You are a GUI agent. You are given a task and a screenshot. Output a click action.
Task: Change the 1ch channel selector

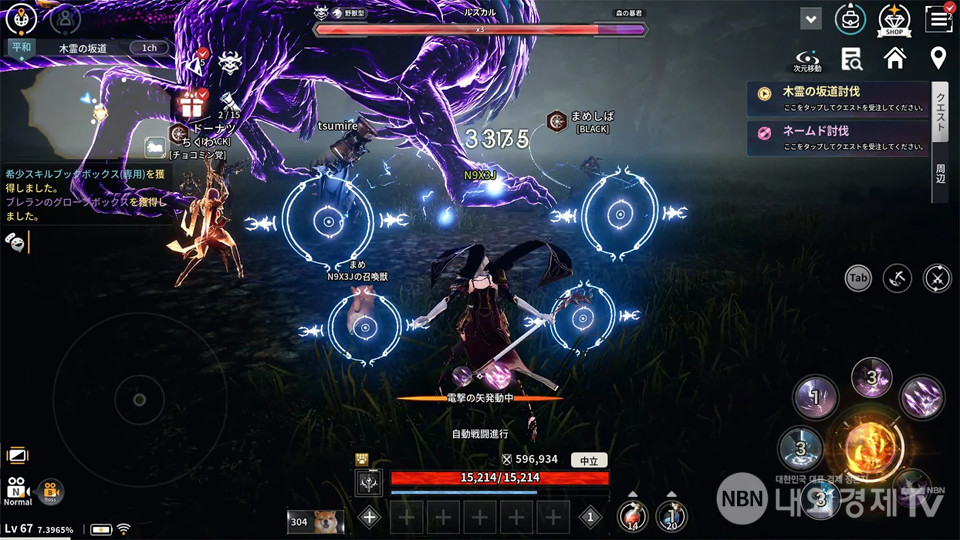click(149, 47)
